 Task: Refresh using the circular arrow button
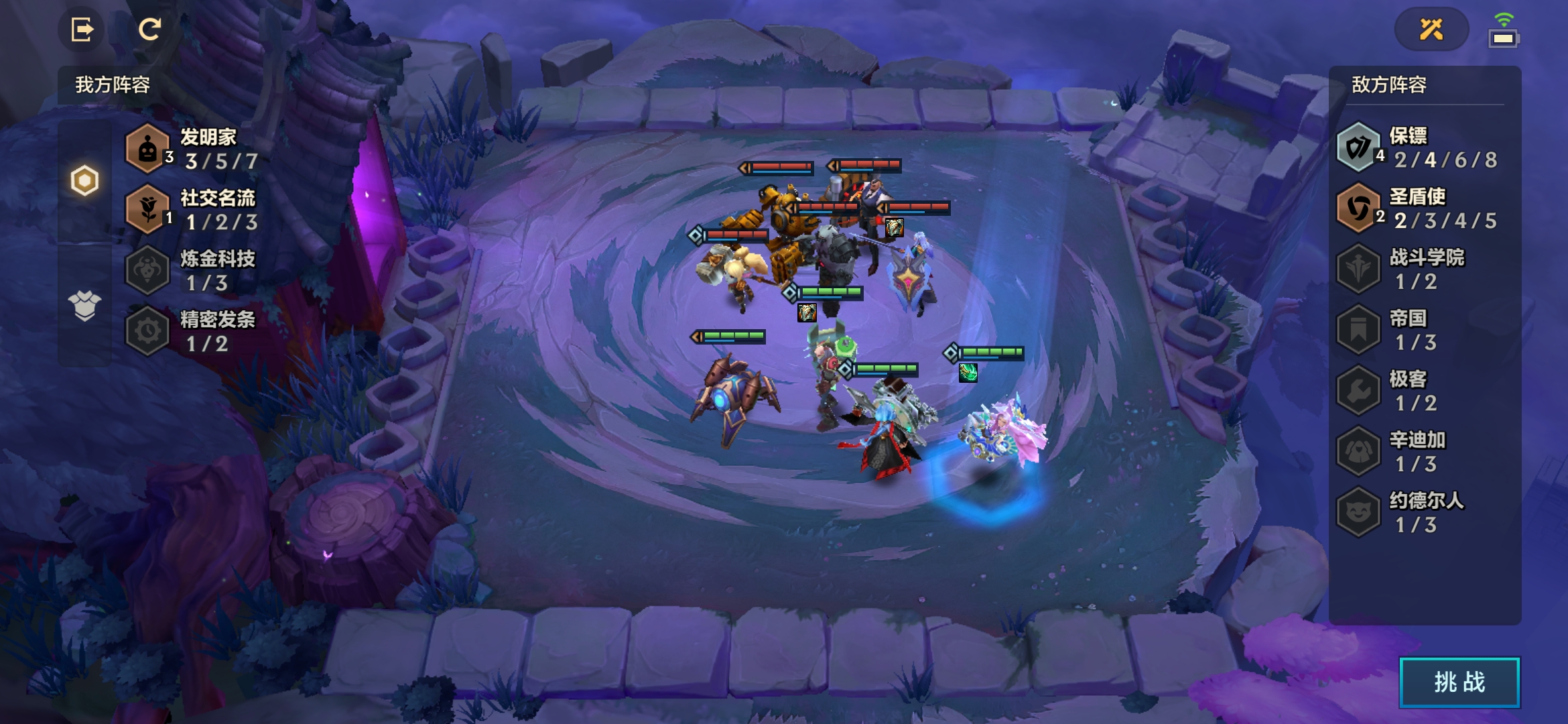pos(149,29)
